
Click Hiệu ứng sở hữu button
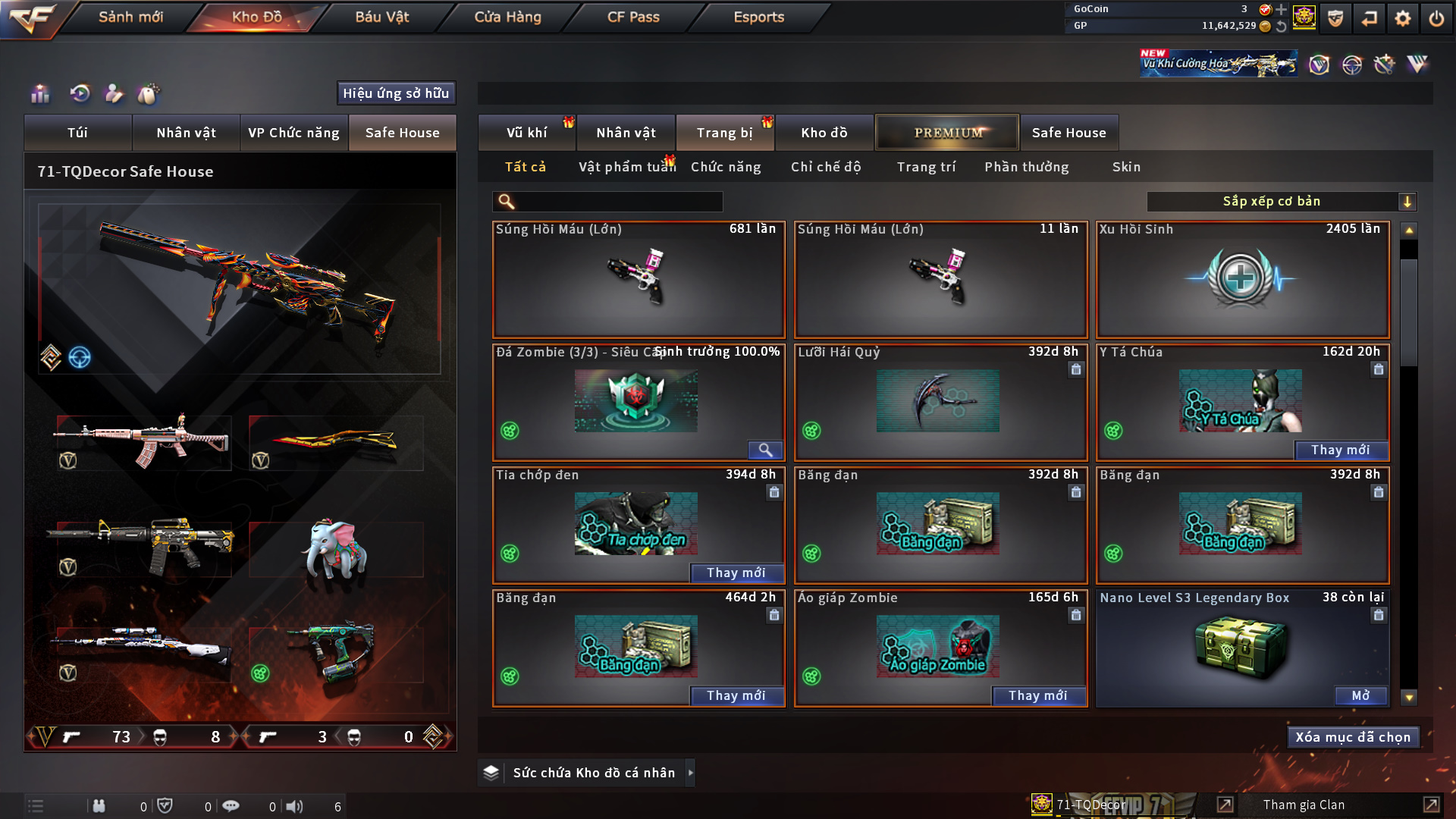(x=396, y=93)
